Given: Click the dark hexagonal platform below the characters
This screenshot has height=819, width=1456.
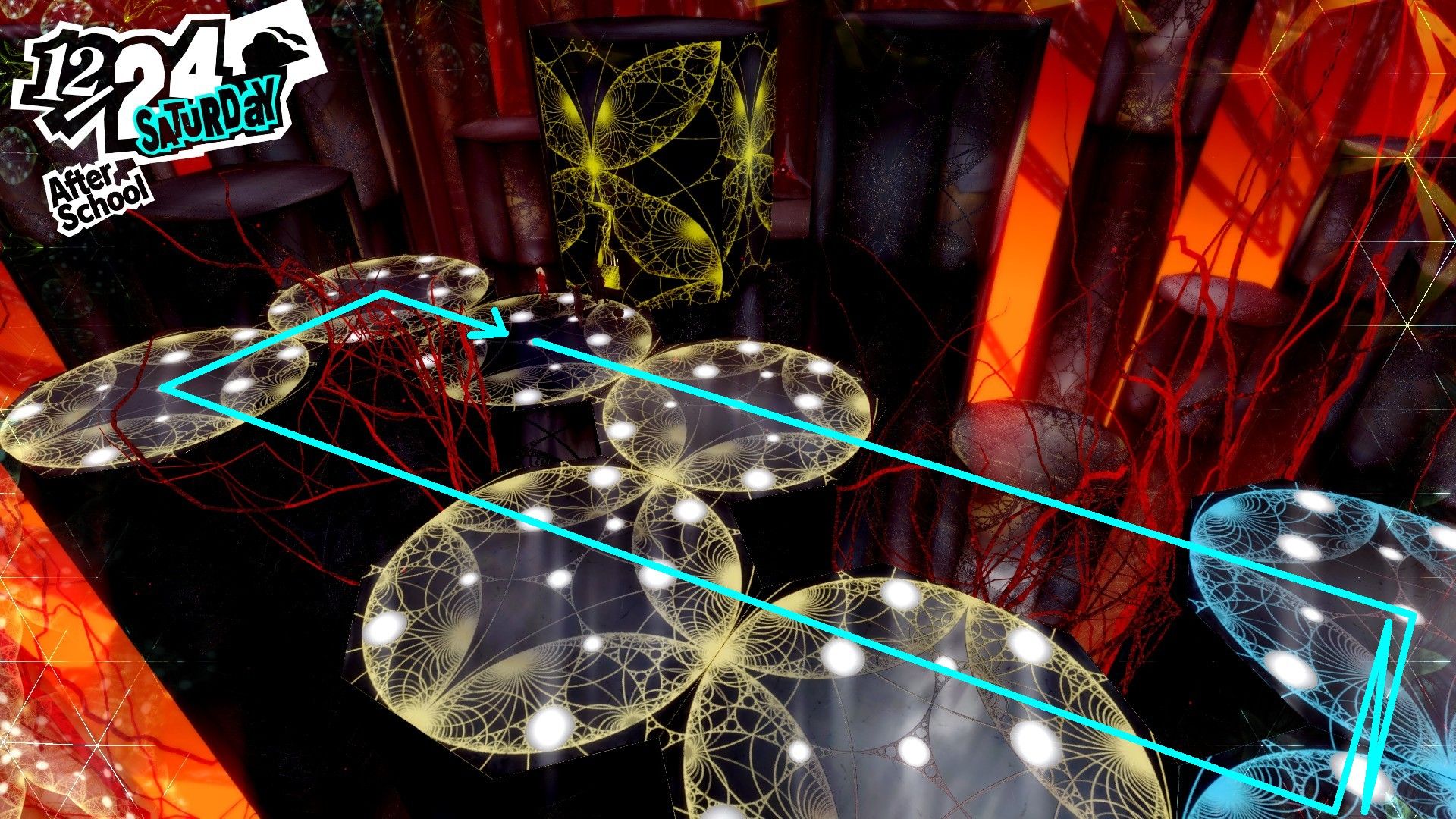Looking at the screenshot, I should click(x=546, y=432).
